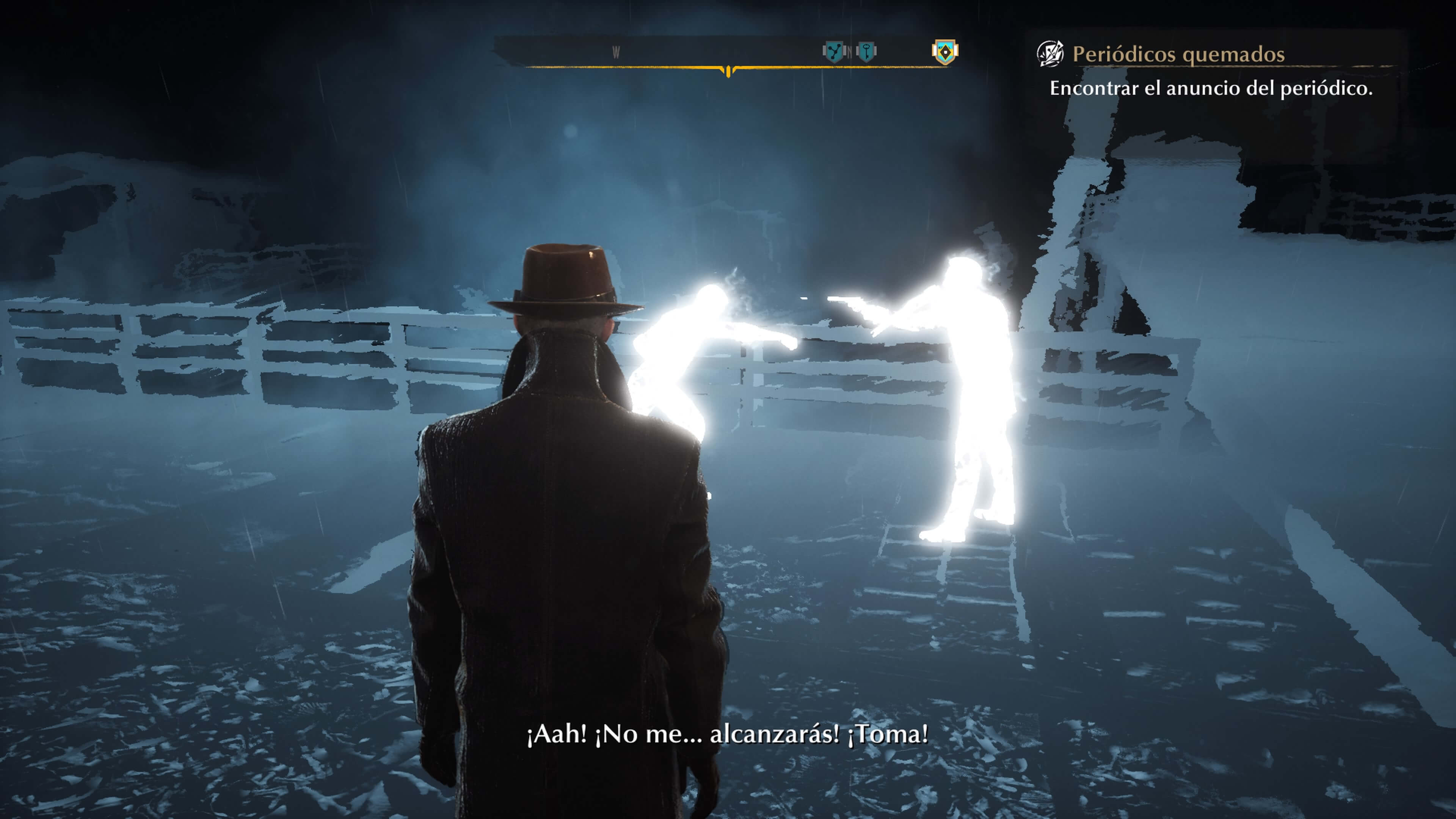The image size is (1456, 819).
Task: Click the quest icon beside Periódicos quemados
Action: click(x=1050, y=54)
